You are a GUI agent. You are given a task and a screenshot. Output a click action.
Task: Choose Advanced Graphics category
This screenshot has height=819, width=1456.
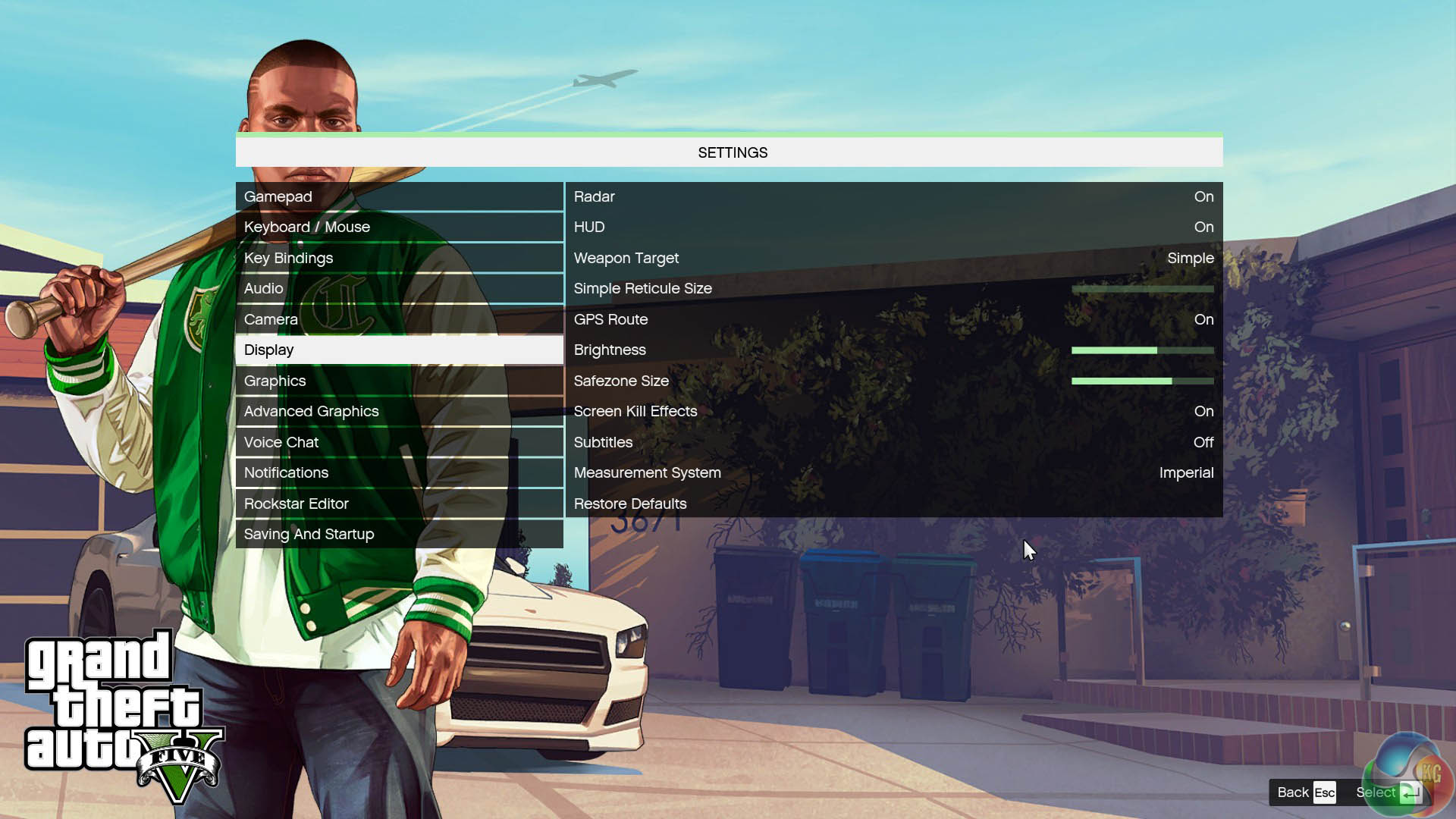pyautogui.click(x=399, y=411)
